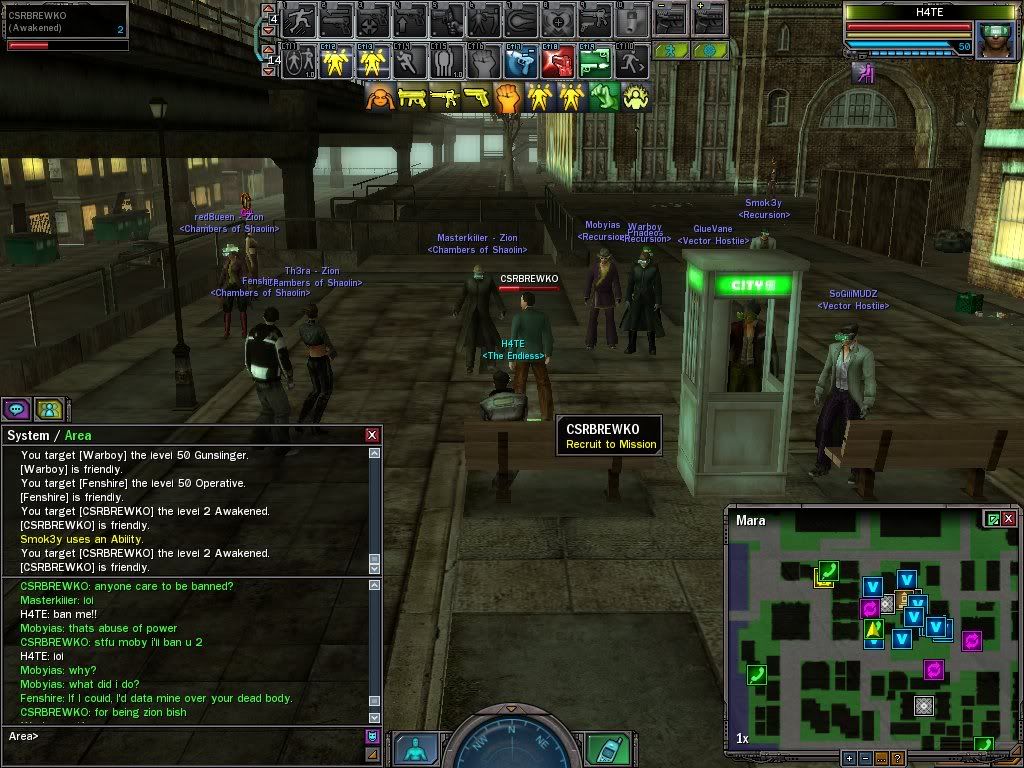Open the map help question mark button
This screenshot has width=1024, height=768.
point(898,758)
